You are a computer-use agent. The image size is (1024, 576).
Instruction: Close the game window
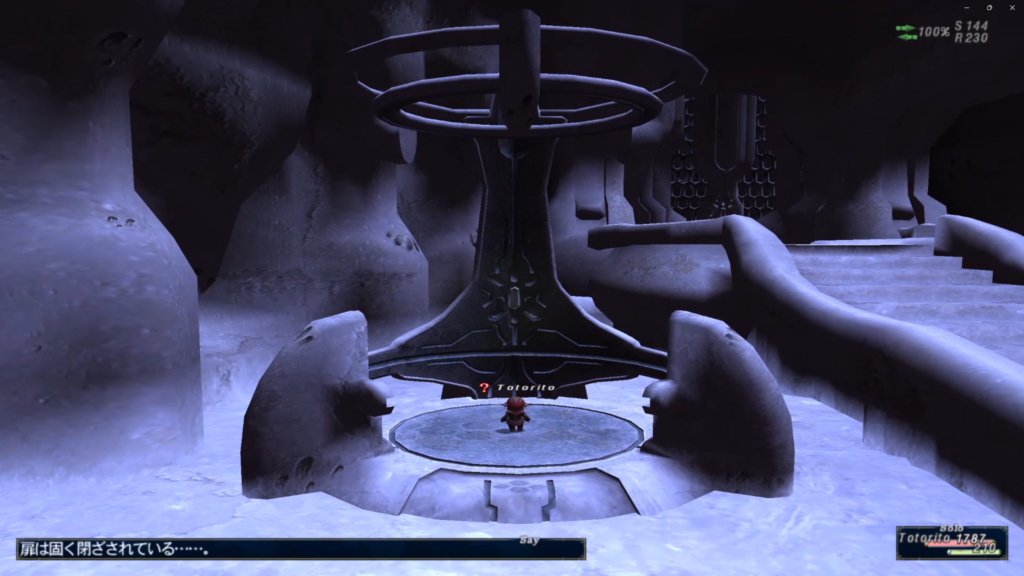tap(1013, 7)
